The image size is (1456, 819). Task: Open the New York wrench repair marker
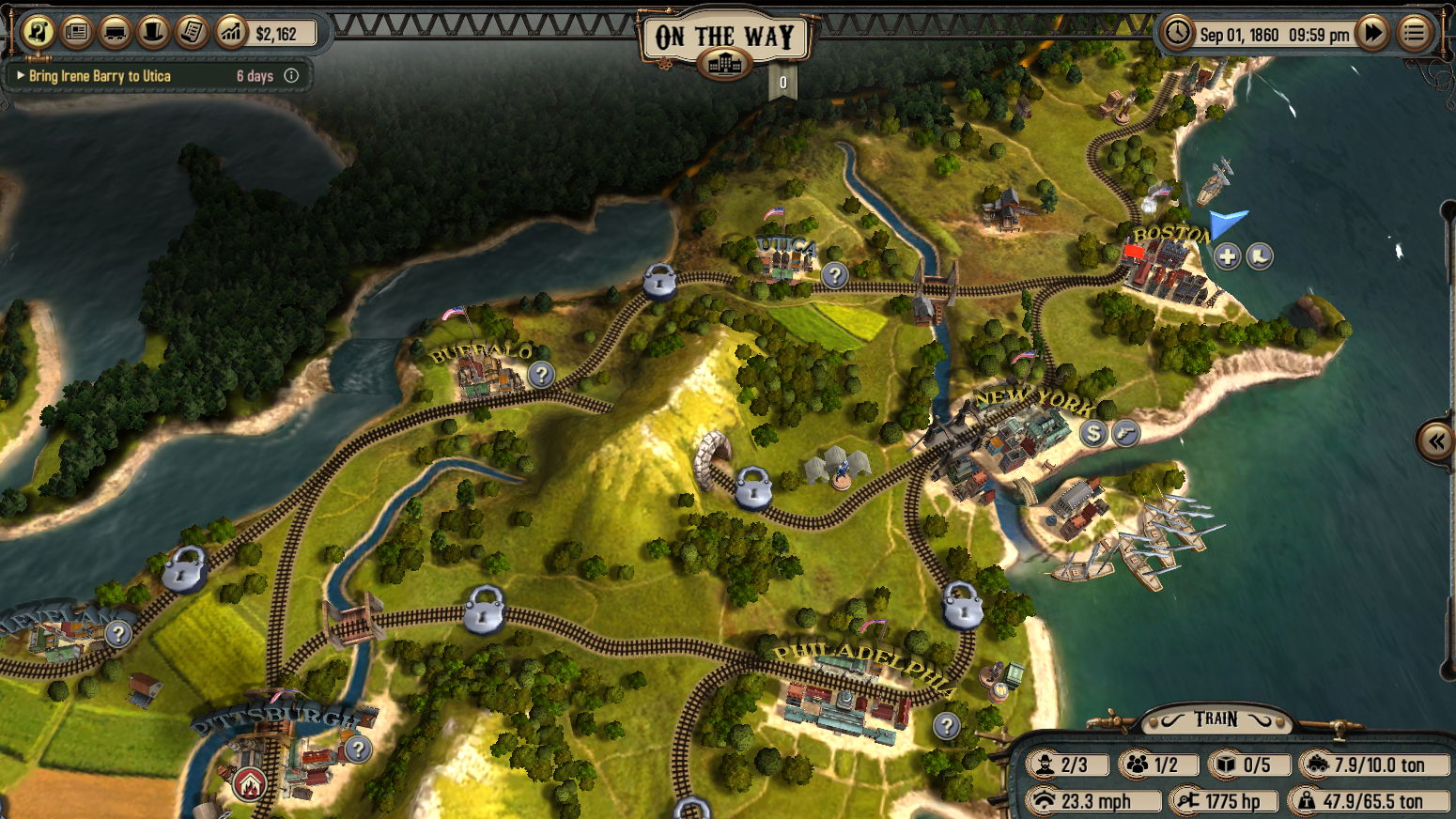click(1125, 433)
